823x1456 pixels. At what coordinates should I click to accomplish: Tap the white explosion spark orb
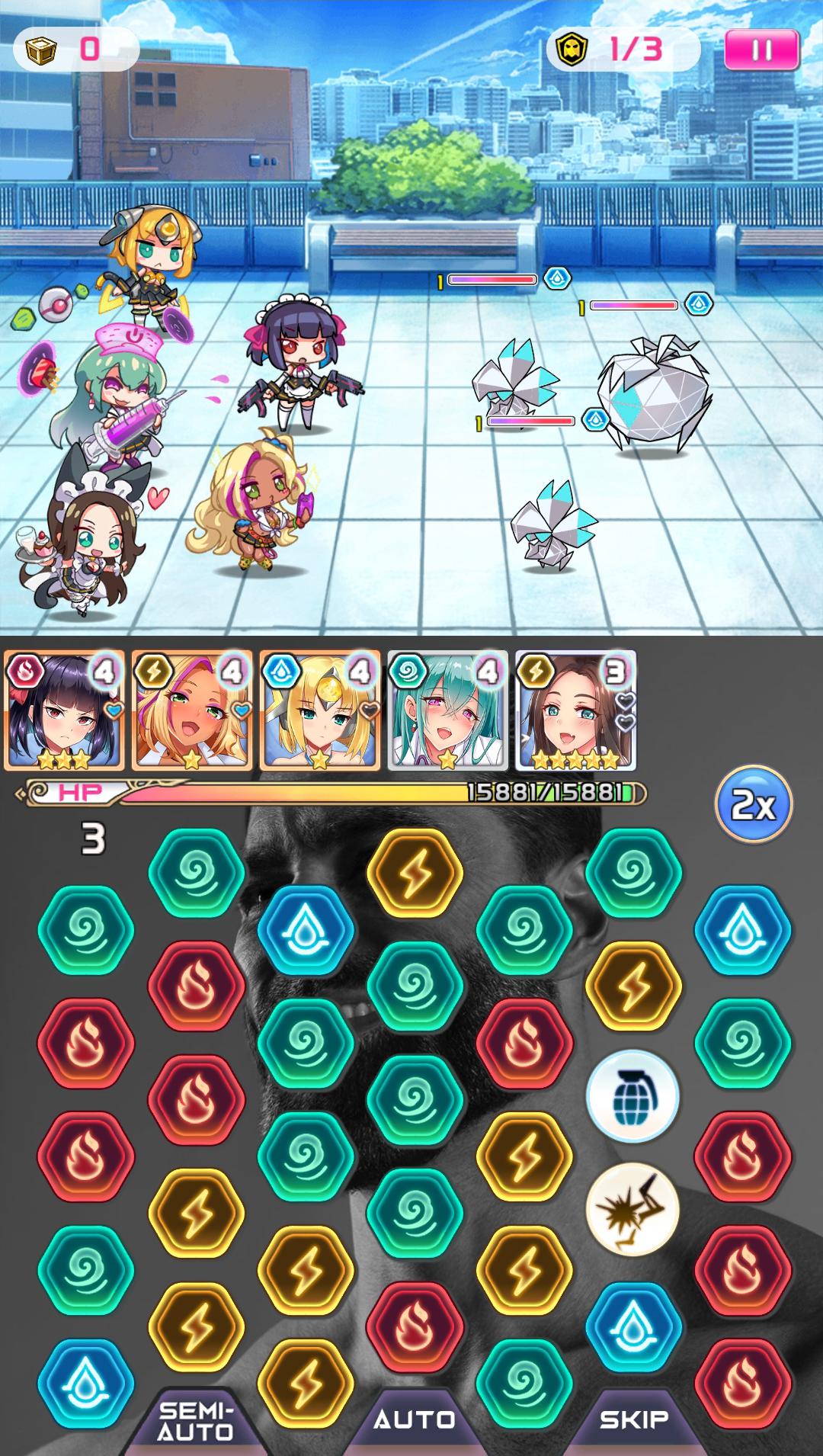(x=632, y=1210)
